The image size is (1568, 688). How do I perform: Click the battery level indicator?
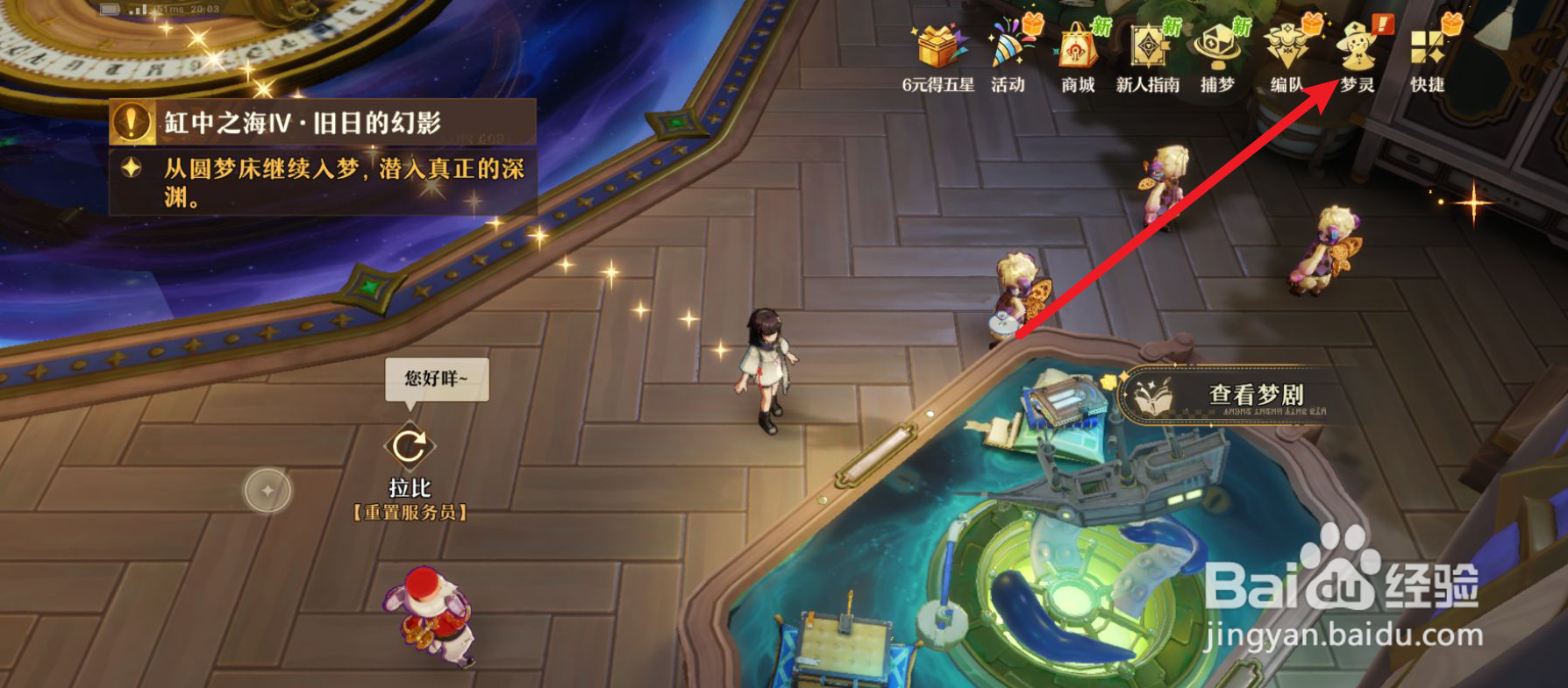point(110,8)
